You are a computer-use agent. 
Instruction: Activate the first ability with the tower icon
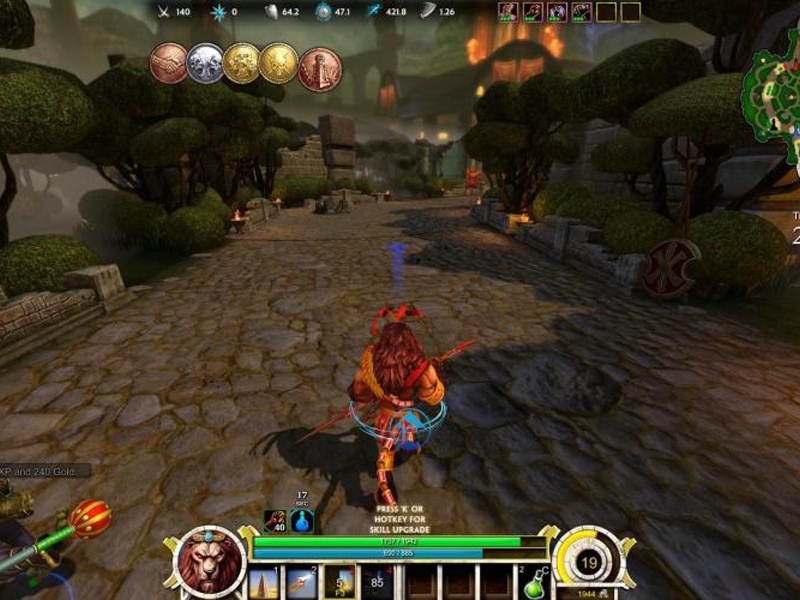[x=265, y=582]
